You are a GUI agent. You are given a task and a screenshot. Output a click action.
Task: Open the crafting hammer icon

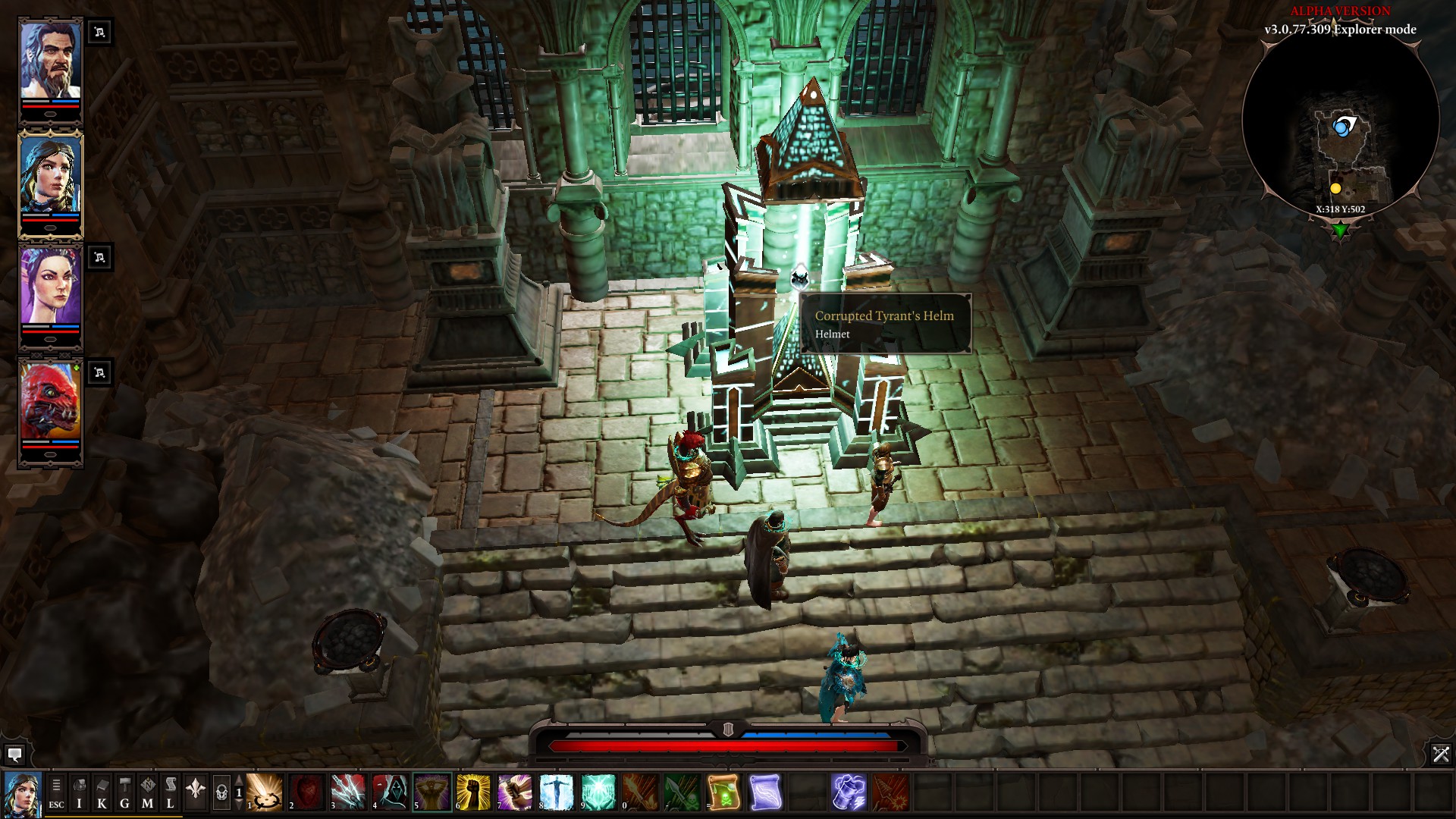click(x=124, y=792)
